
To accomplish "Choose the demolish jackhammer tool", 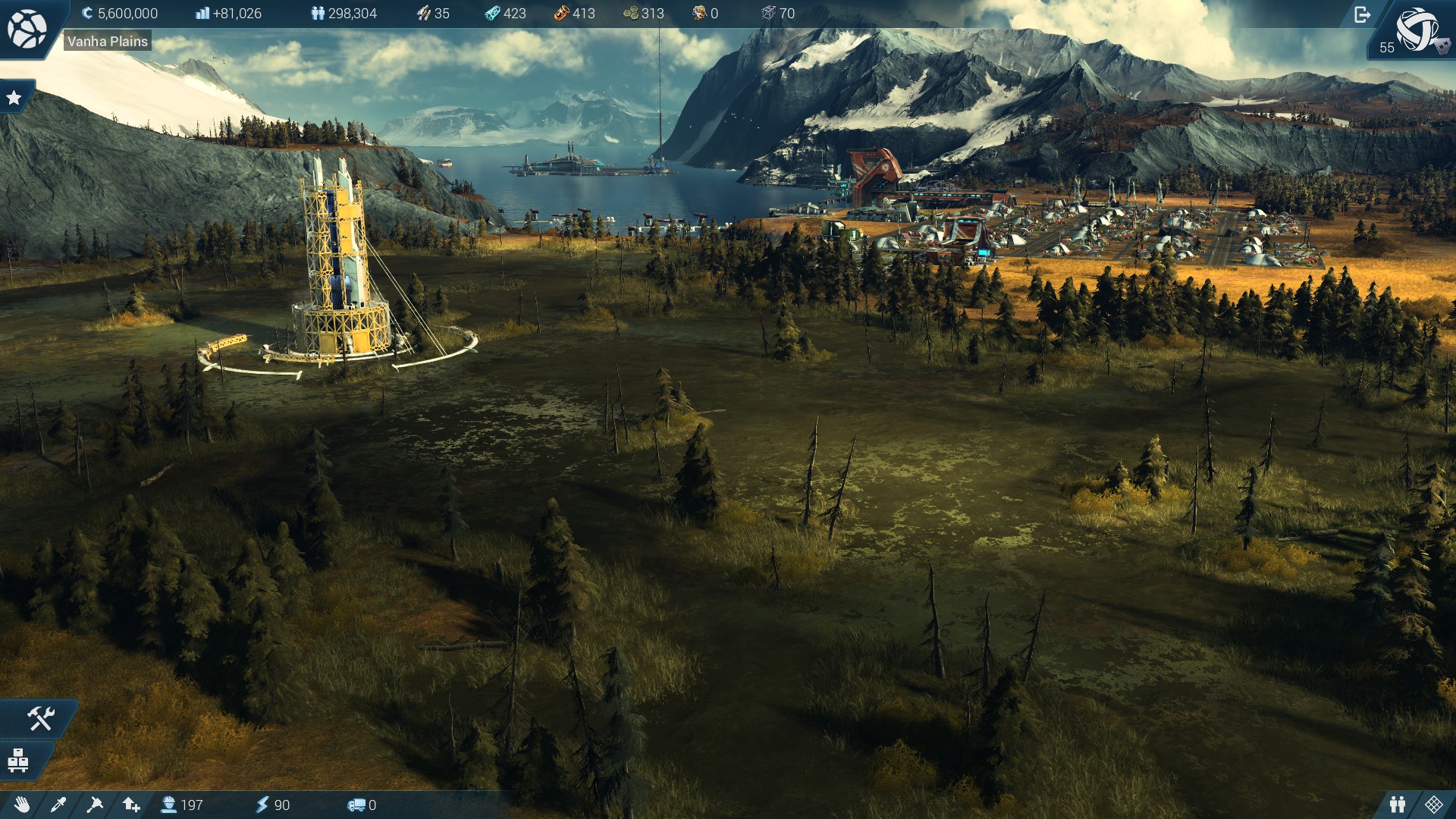I will (95, 805).
